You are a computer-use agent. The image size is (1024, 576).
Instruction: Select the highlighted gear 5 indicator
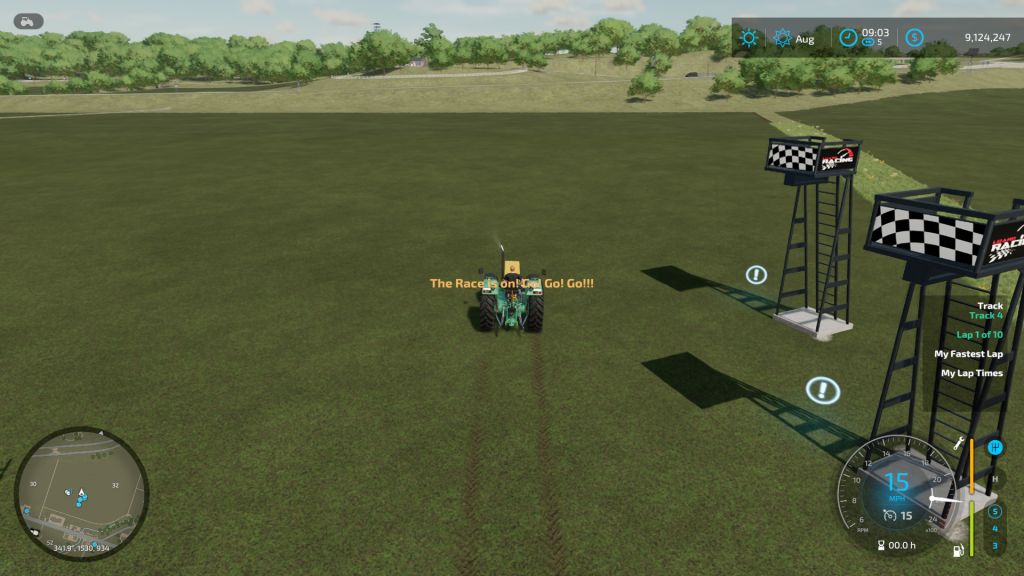point(994,511)
